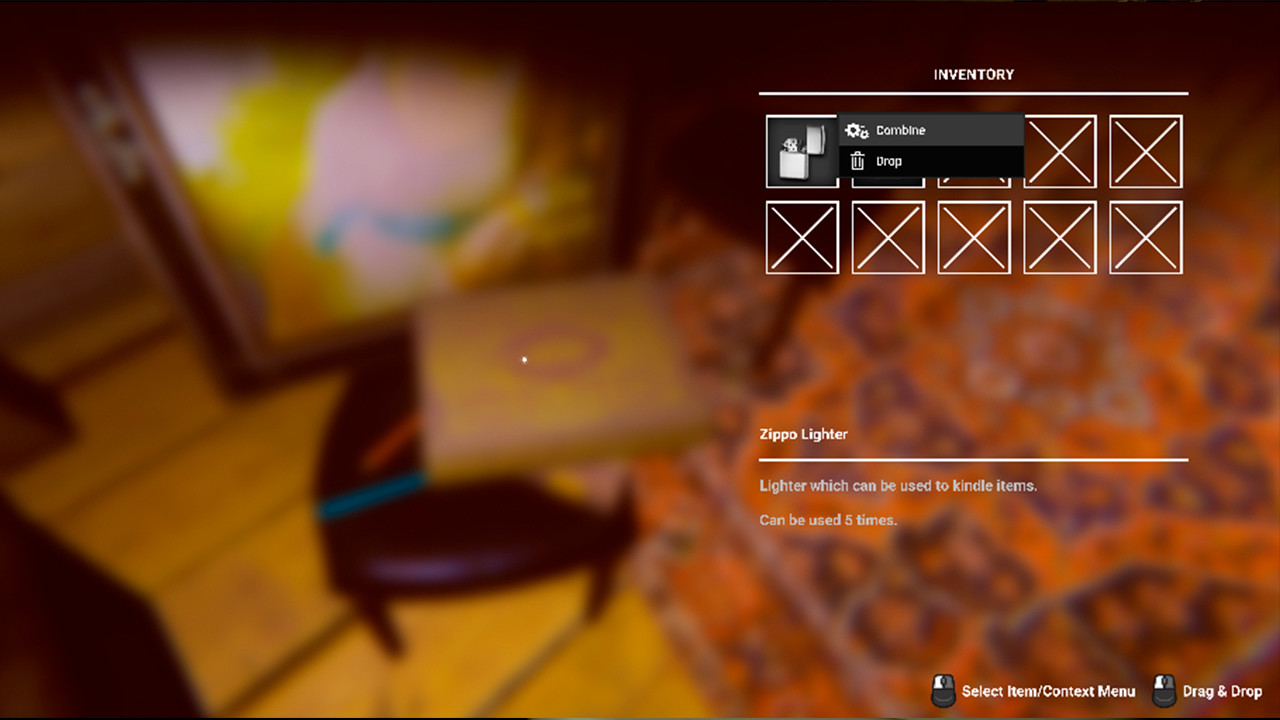Click the first empty slot in the bottom row
Screen dimensions: 1280x720
coord(801,237)
